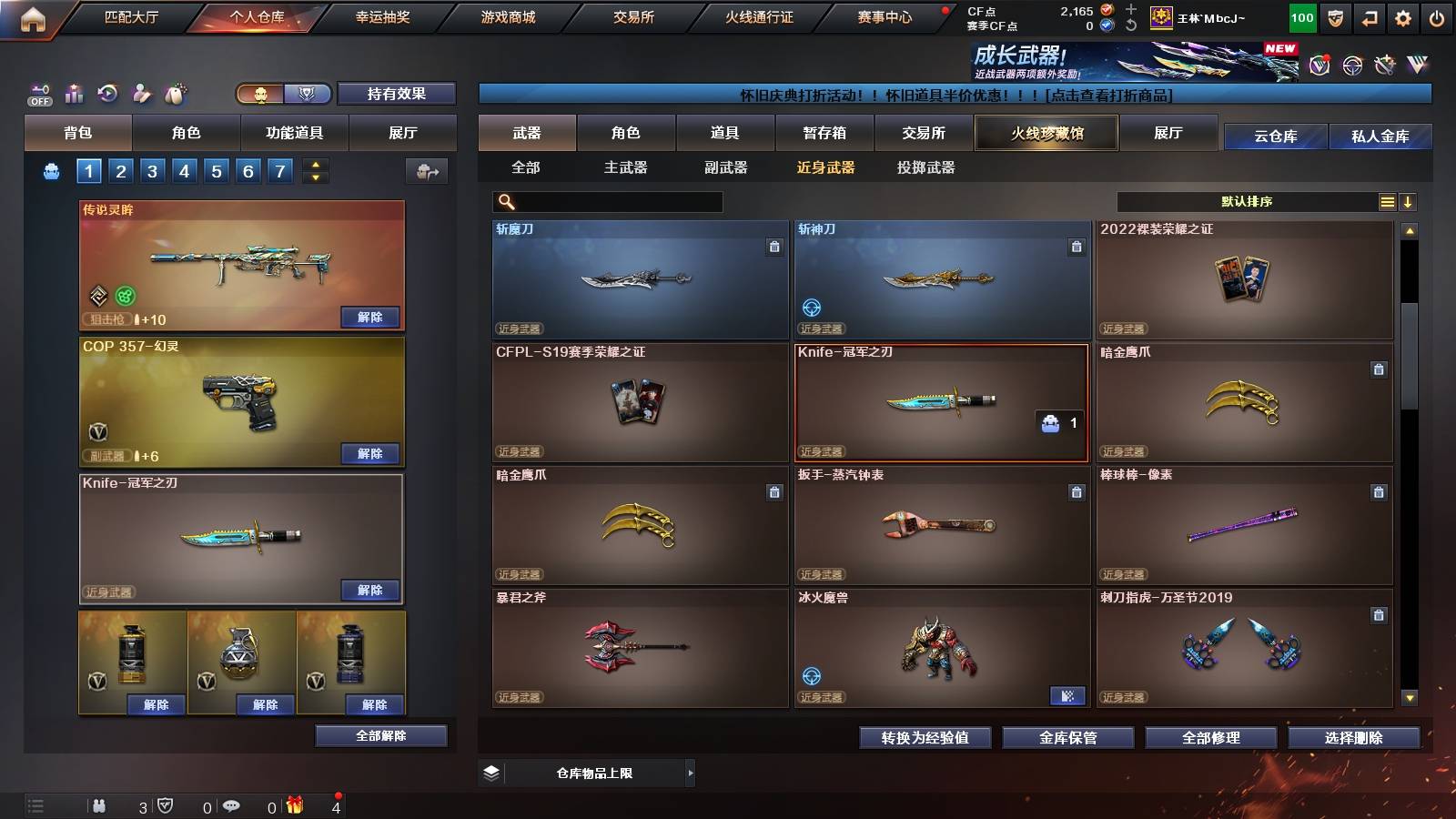
Task: Click the repair wrench icon below the banner
Action: (1386, 66)
